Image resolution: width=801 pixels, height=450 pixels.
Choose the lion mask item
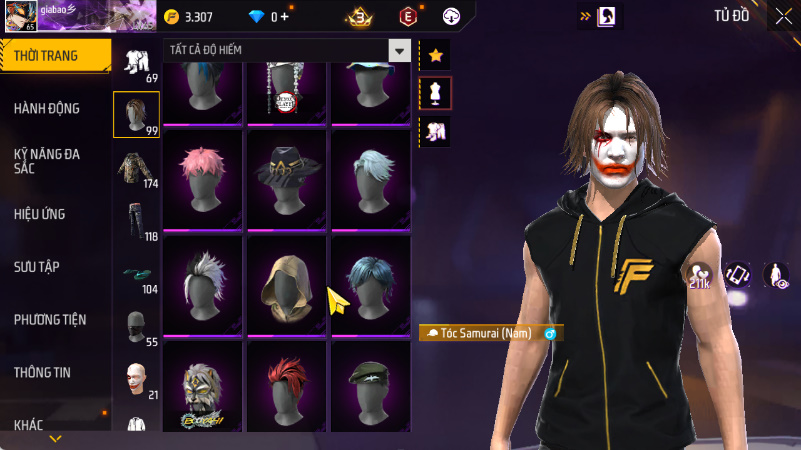[203, 390]
